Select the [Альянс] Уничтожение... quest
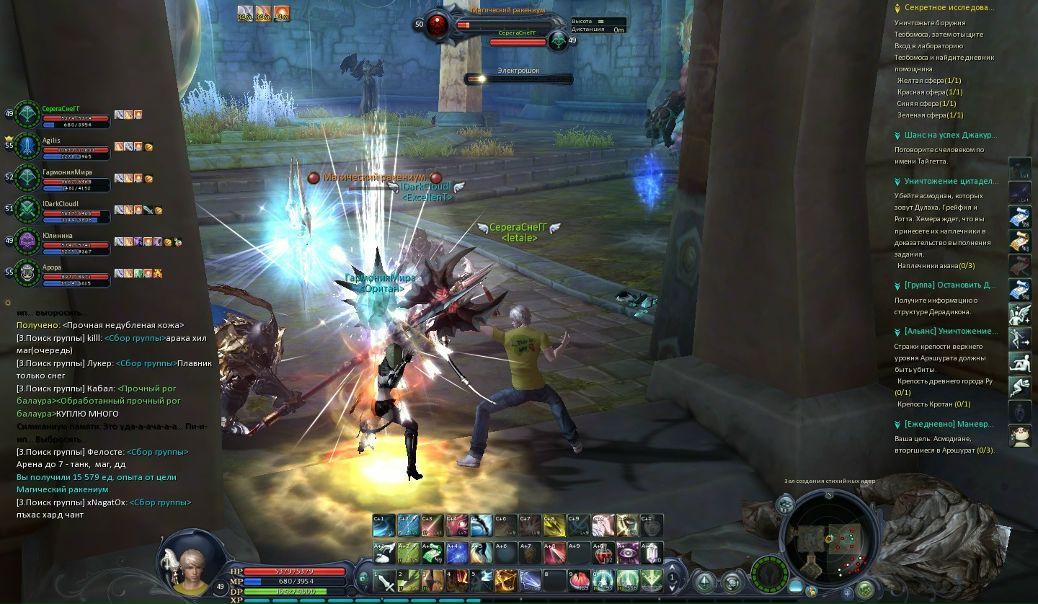The width and height of the screenshot is (1038, 604). tap(950, 331)
